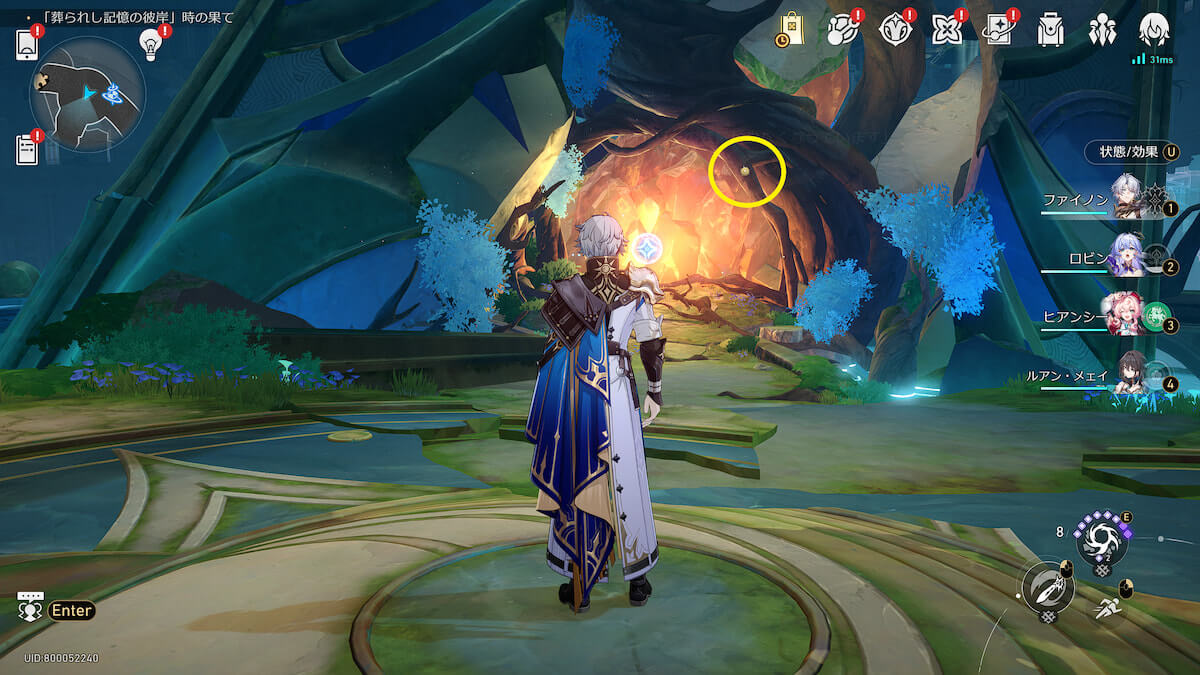1200x675 pixels.
Task: Click the lightbulb tutorial hint icon
Action: coord(150,44)
